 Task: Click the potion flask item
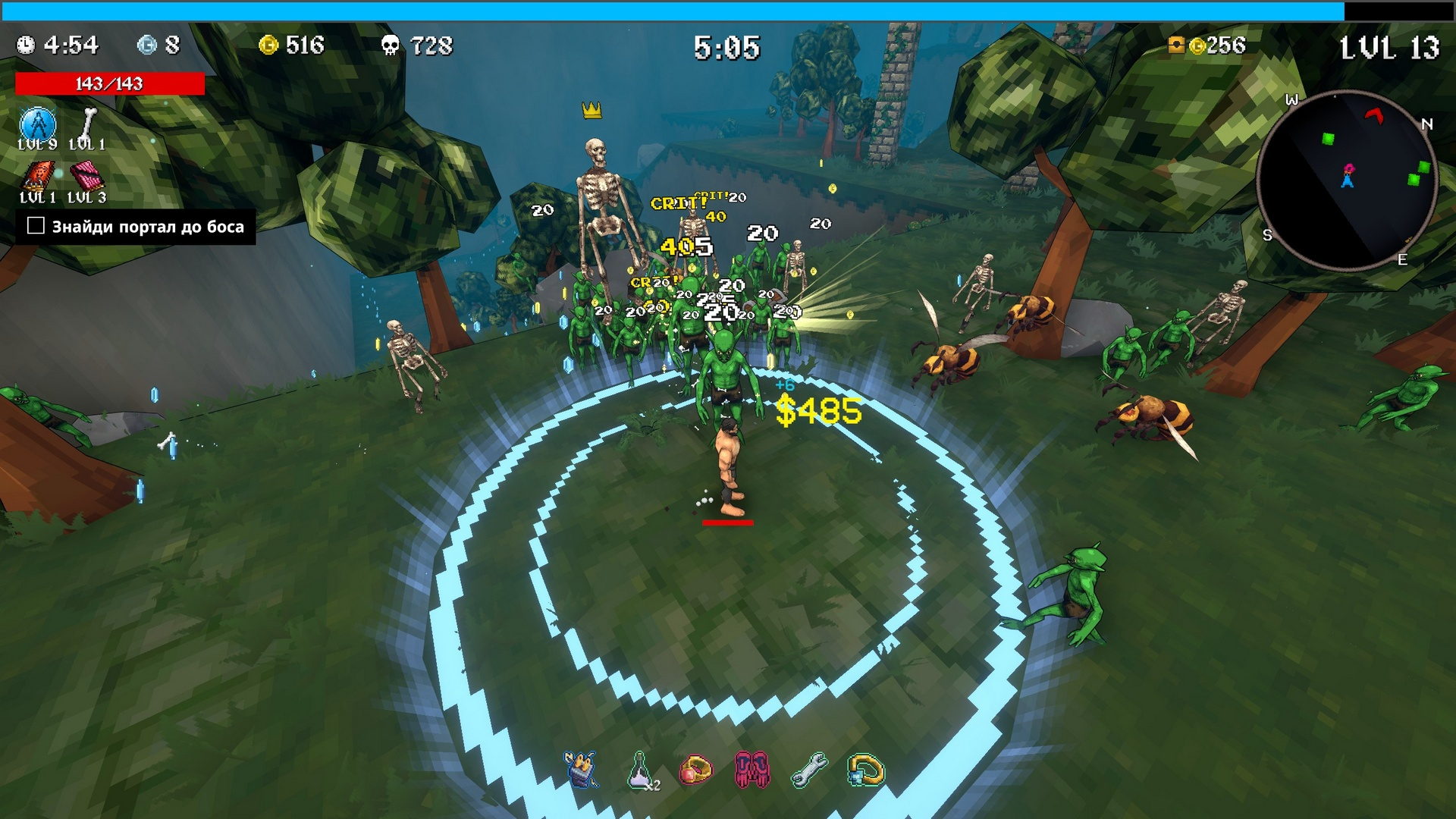641,770
